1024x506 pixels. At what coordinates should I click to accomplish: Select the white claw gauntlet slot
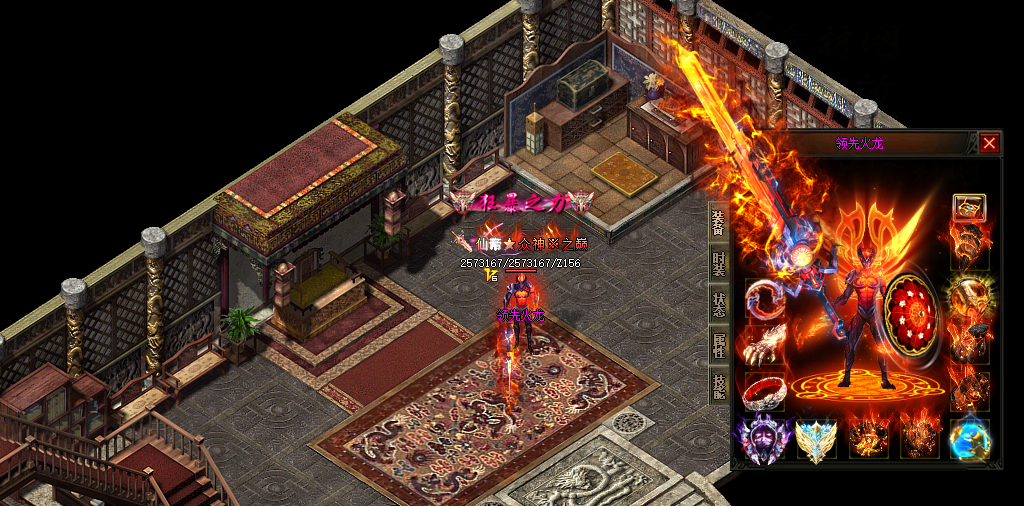coord(764,345)
